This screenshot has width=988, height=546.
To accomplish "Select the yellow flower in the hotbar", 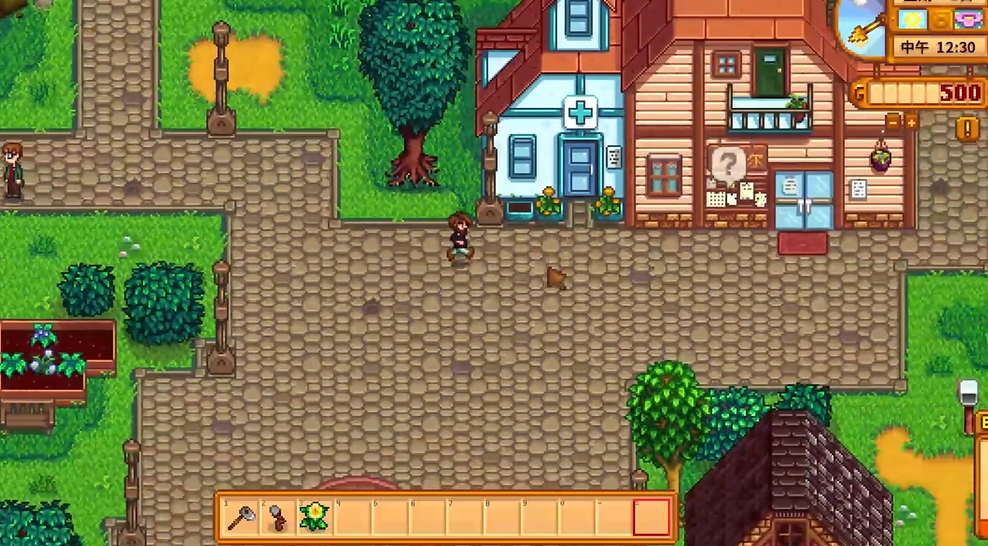I will (315, 517).
